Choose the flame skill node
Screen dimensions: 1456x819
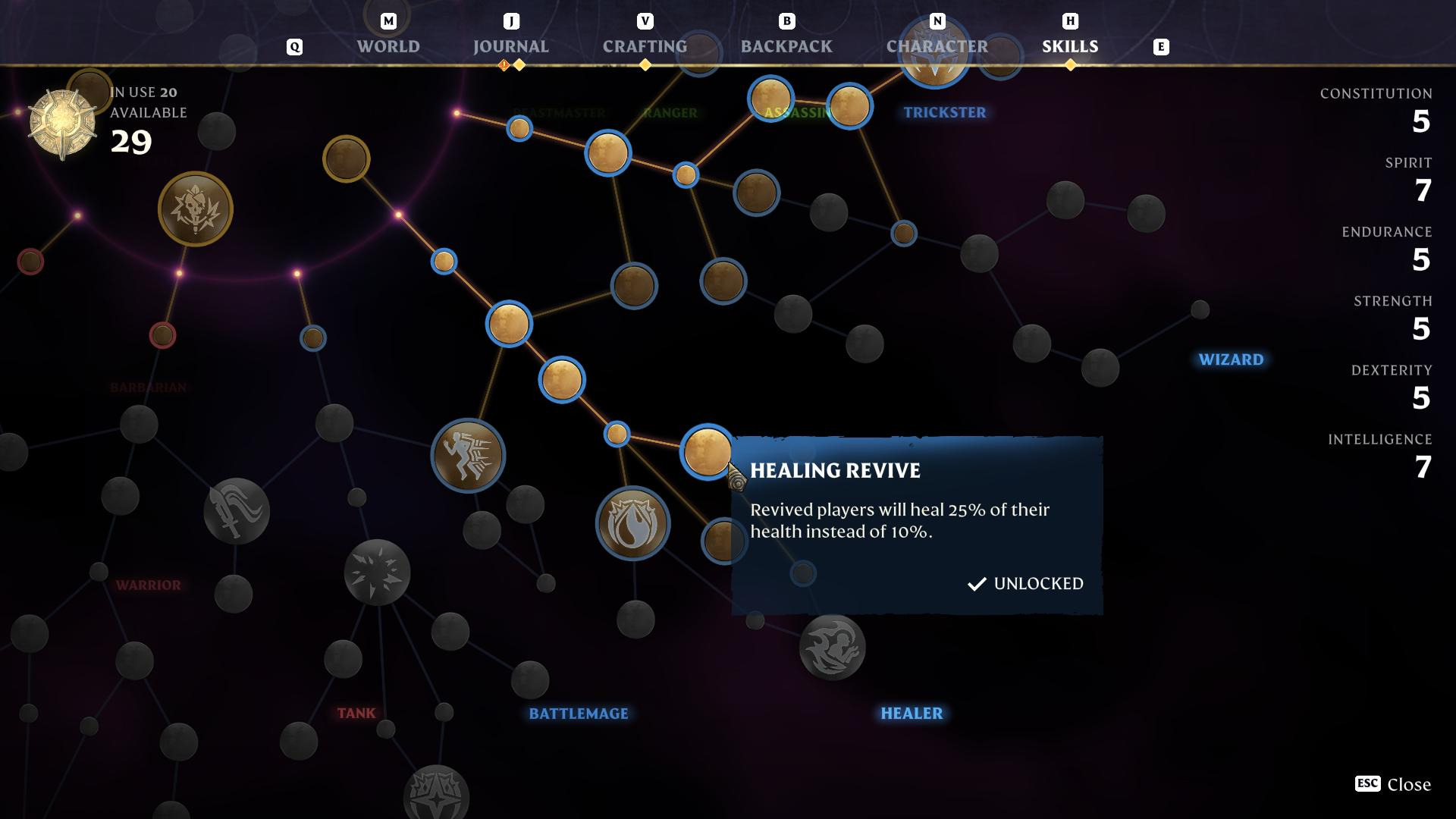click(x=632, y=523)
